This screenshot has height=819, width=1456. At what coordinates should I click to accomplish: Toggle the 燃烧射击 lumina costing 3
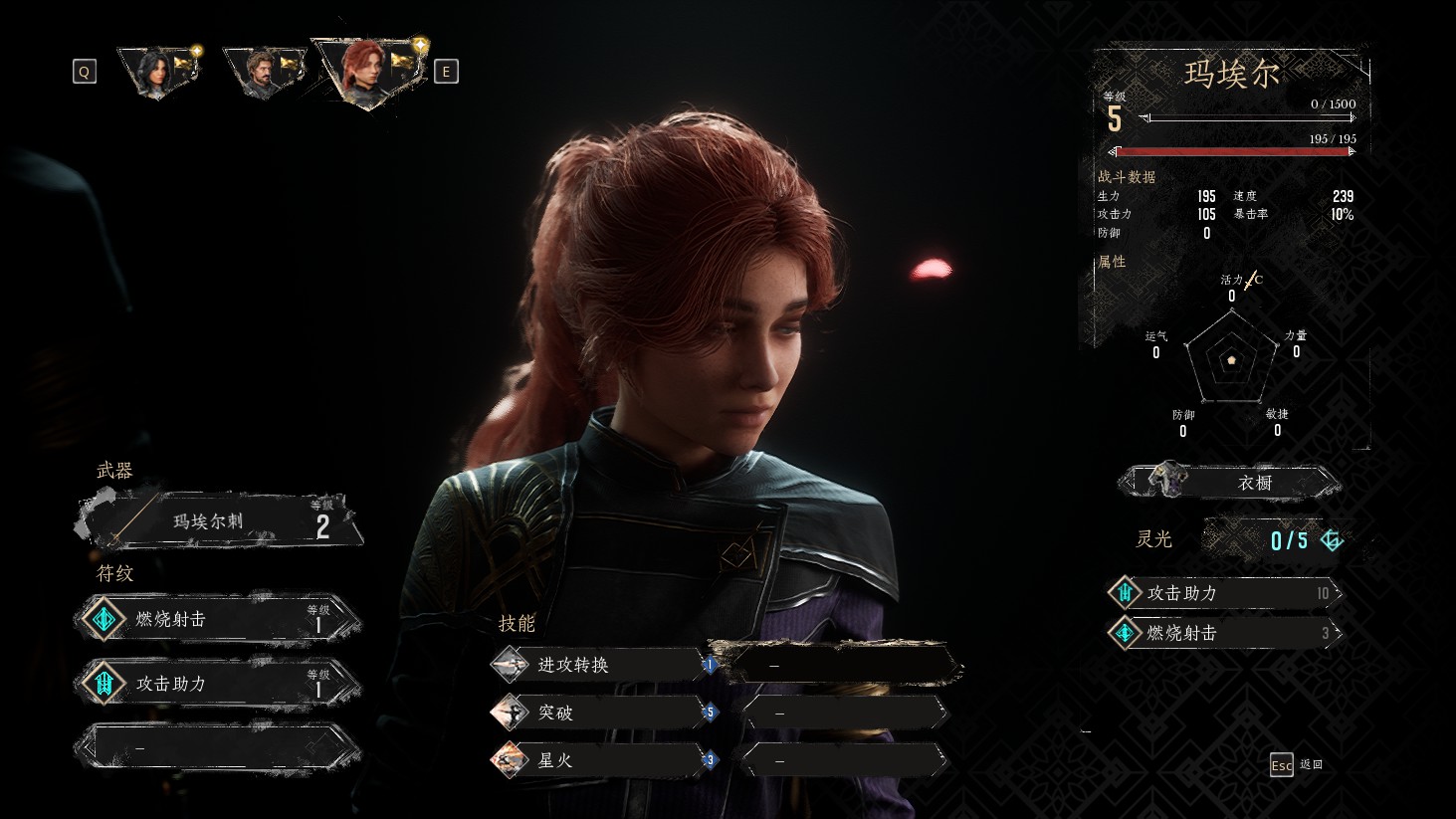(x=1226, y=633)
